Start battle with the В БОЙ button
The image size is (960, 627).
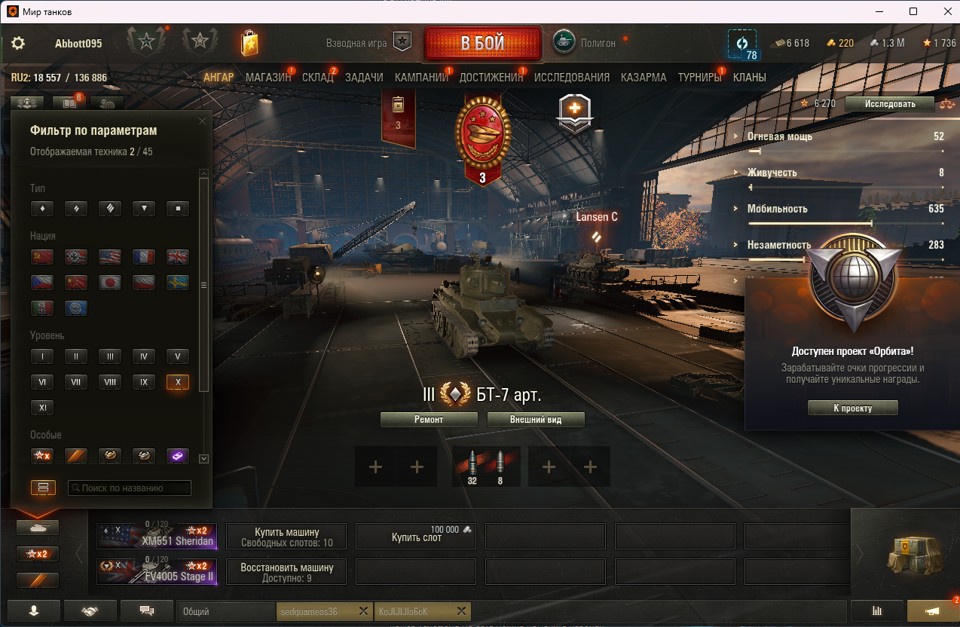482,44
